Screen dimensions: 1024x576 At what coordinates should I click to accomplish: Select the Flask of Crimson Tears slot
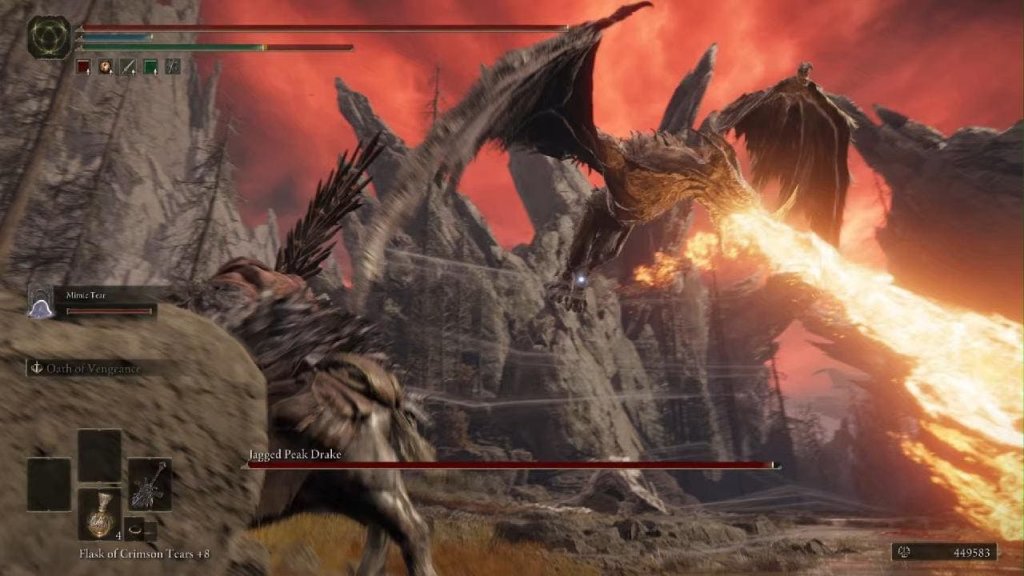click(x=100, y=514)
